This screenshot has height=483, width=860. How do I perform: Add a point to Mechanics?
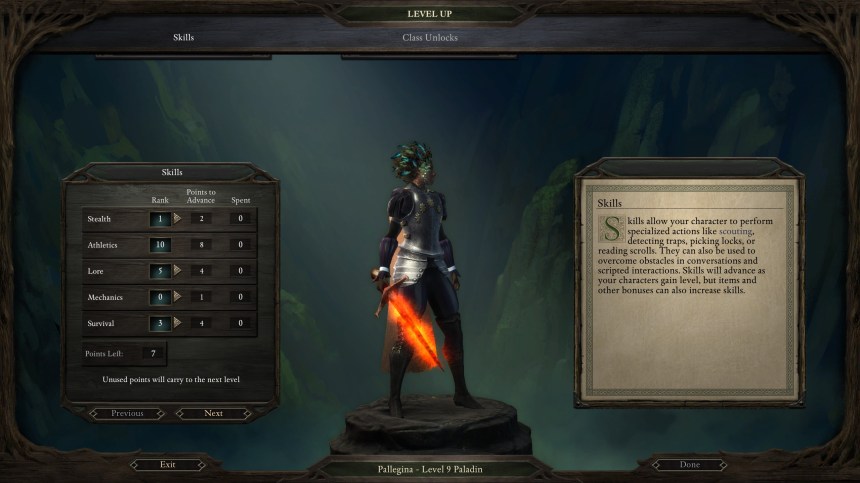[178, 297]
